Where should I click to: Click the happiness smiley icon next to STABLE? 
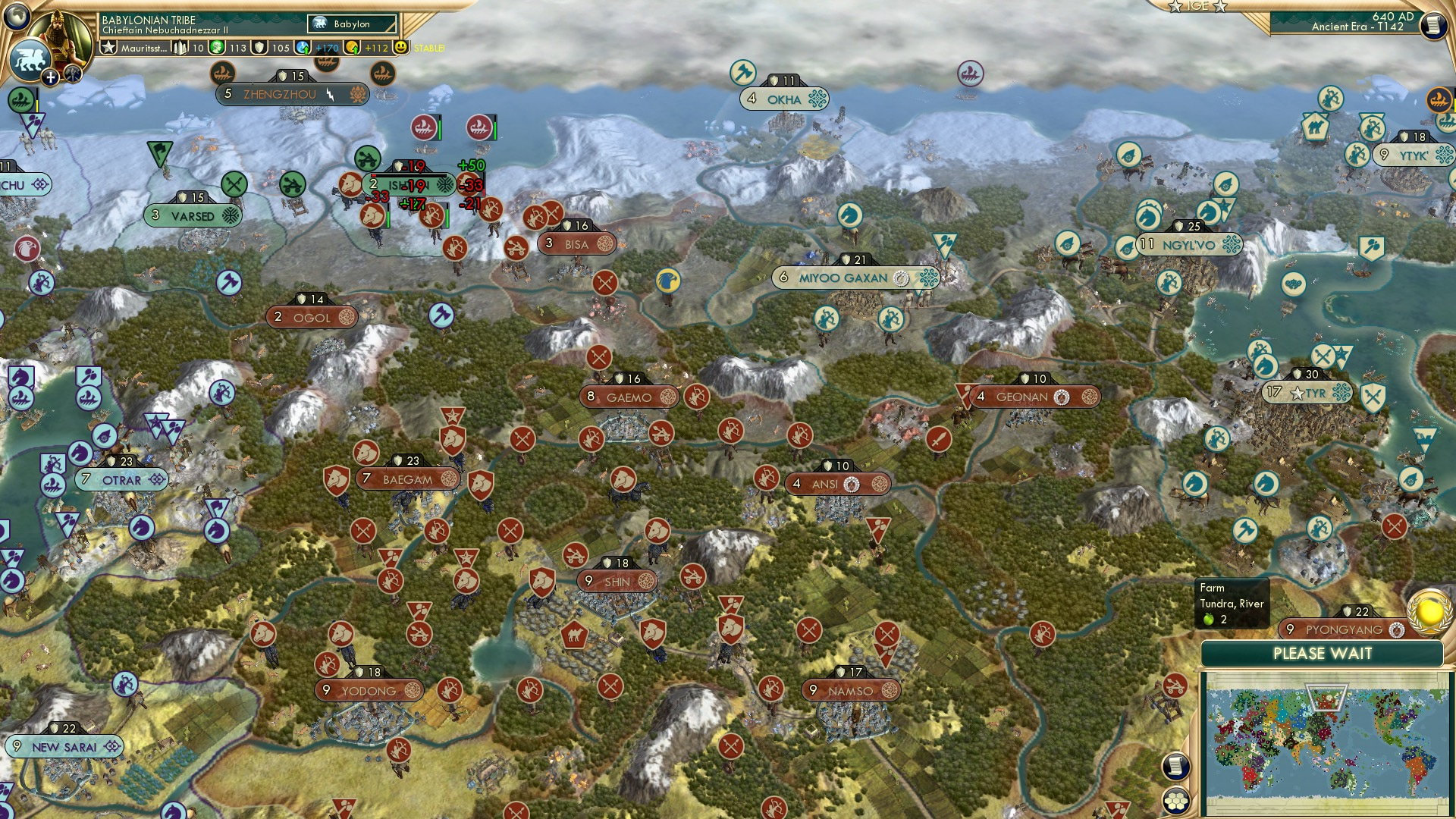pos(400,47)
